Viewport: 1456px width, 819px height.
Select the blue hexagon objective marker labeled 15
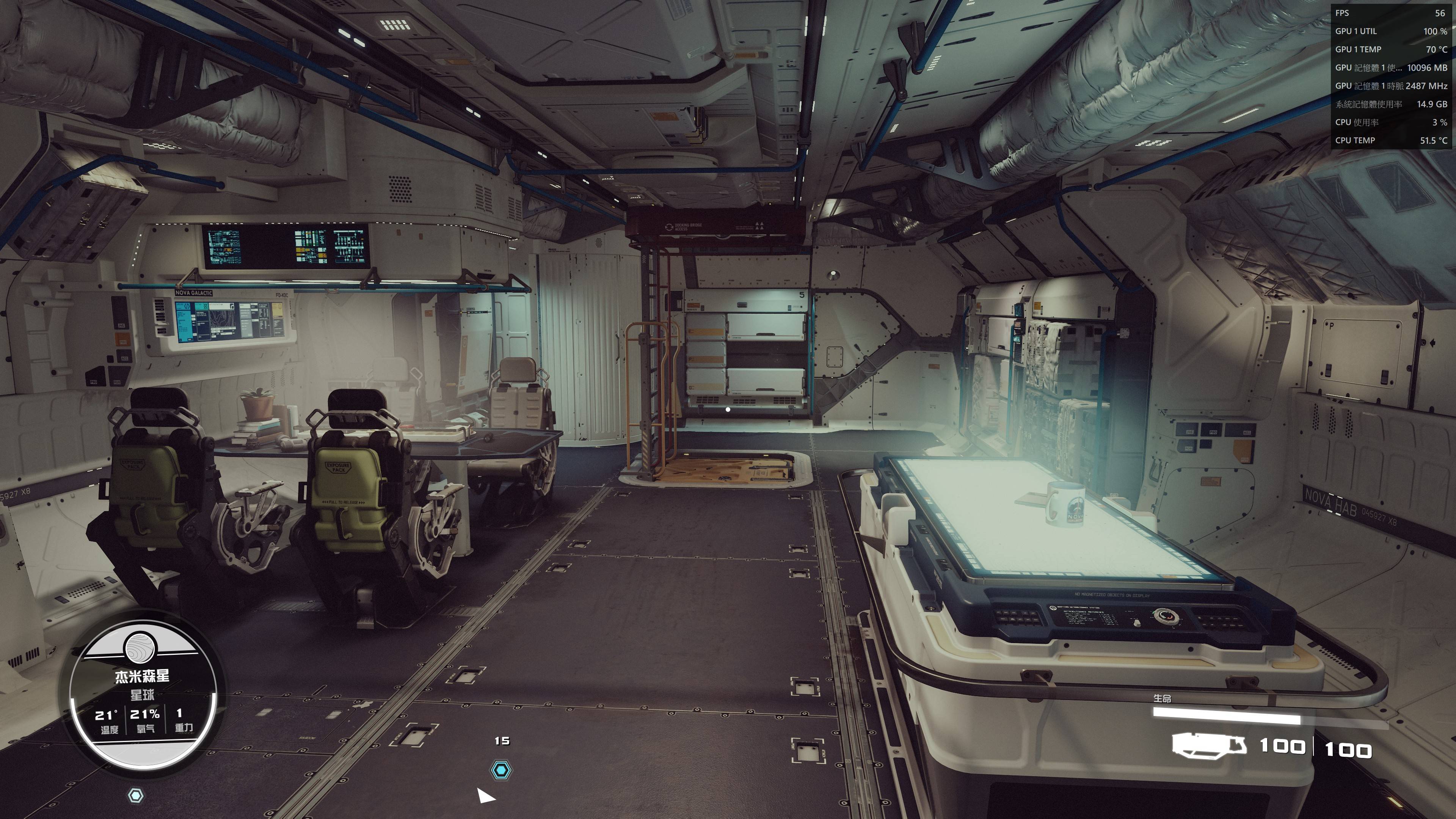coord(501,770)
